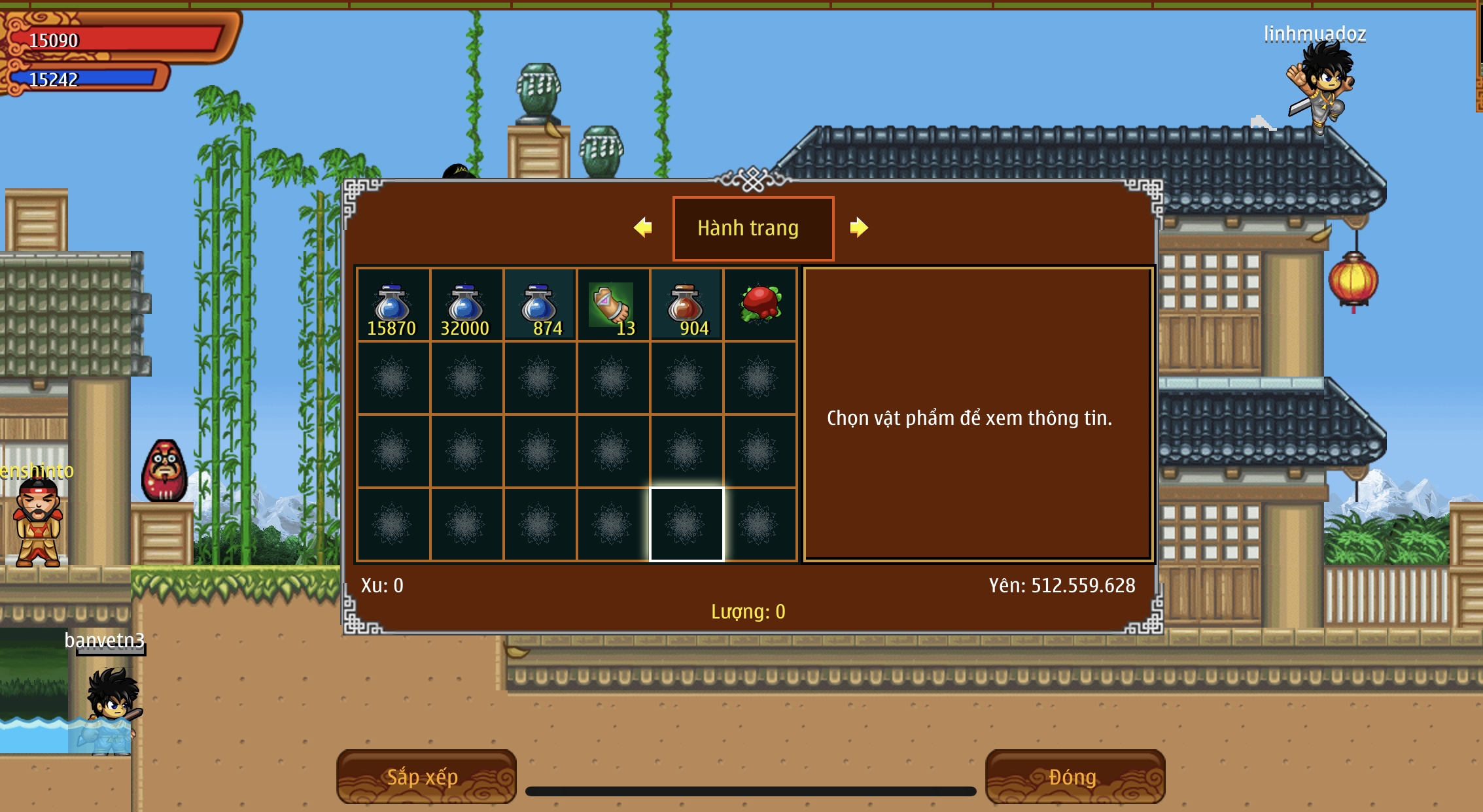Screen dimensions: 1483x812
Task: Click the highlighted empty inventory slot
Action: pyautogui.click(x=686, y=524)
